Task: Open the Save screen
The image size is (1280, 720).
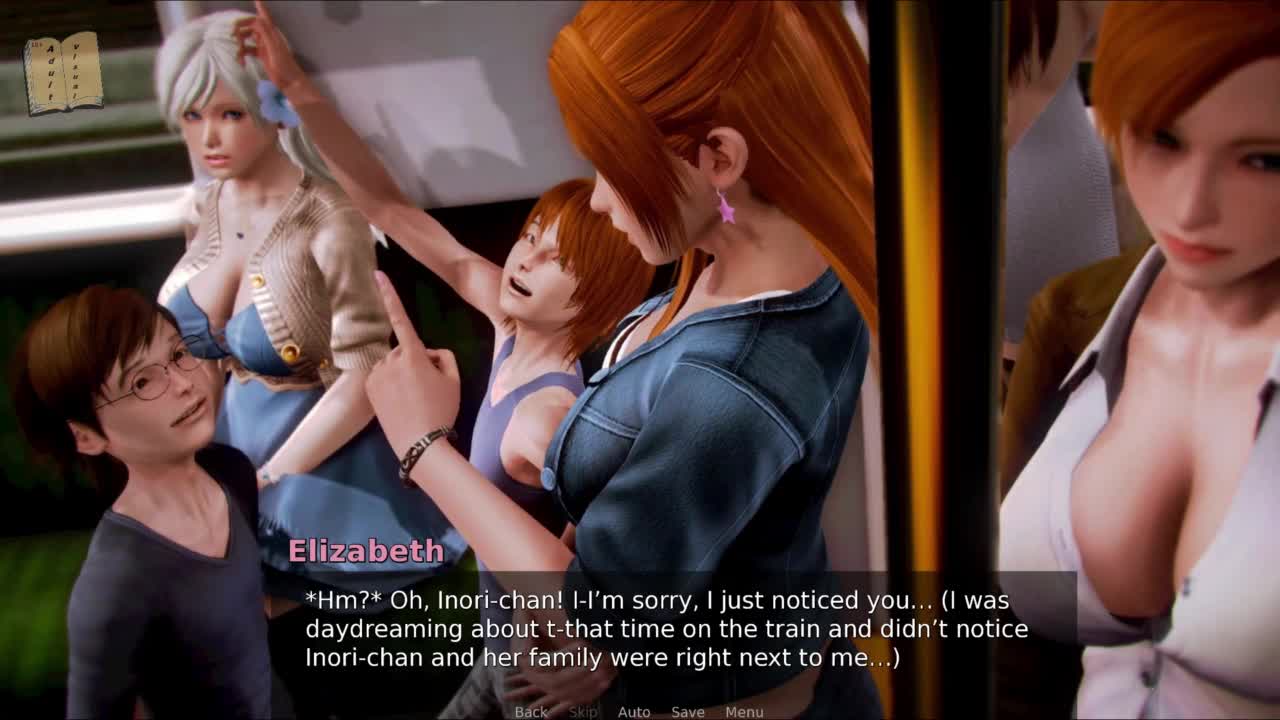Action: (x=688, y=712)
